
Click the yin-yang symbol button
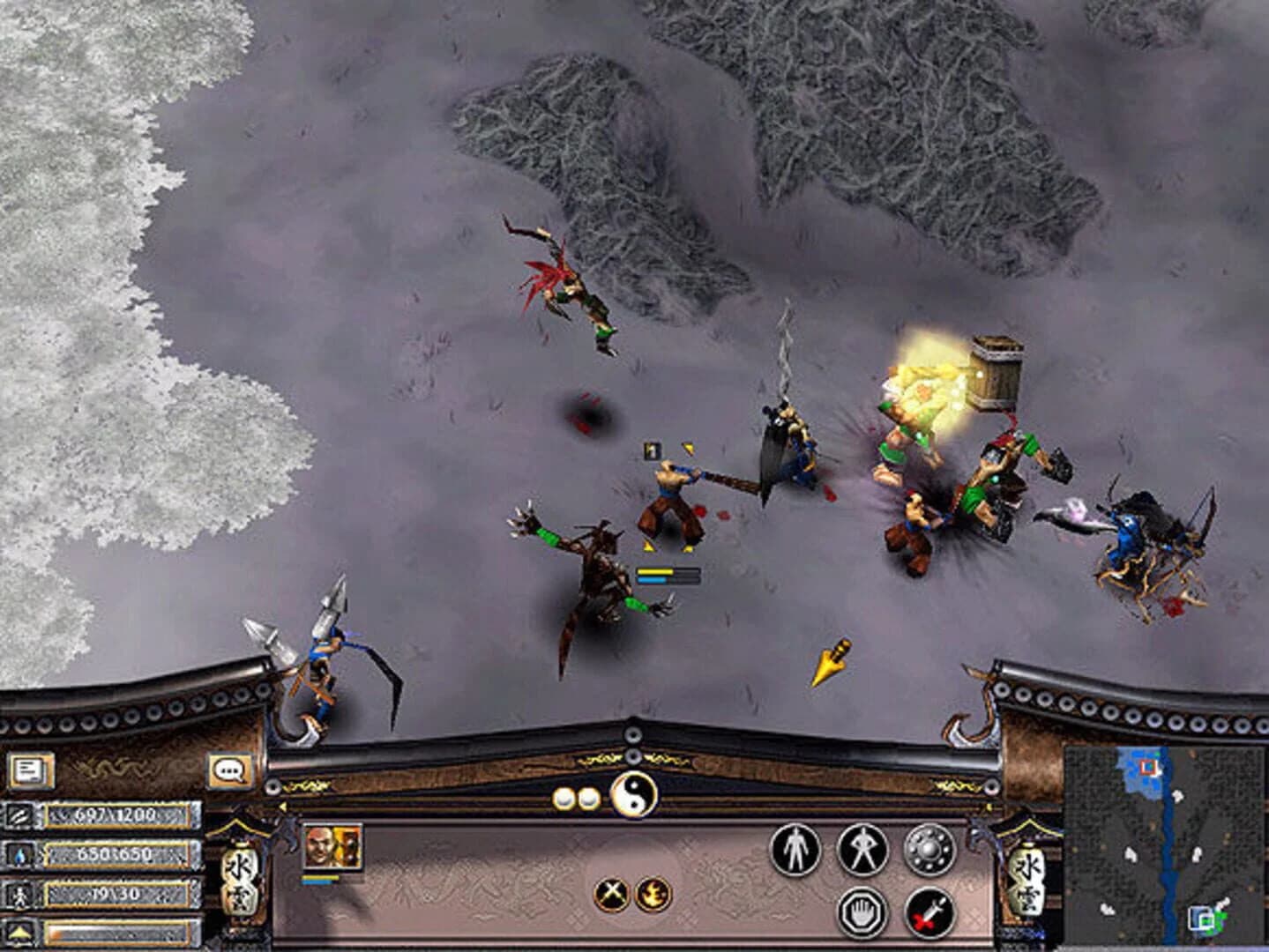click(634, 796)
